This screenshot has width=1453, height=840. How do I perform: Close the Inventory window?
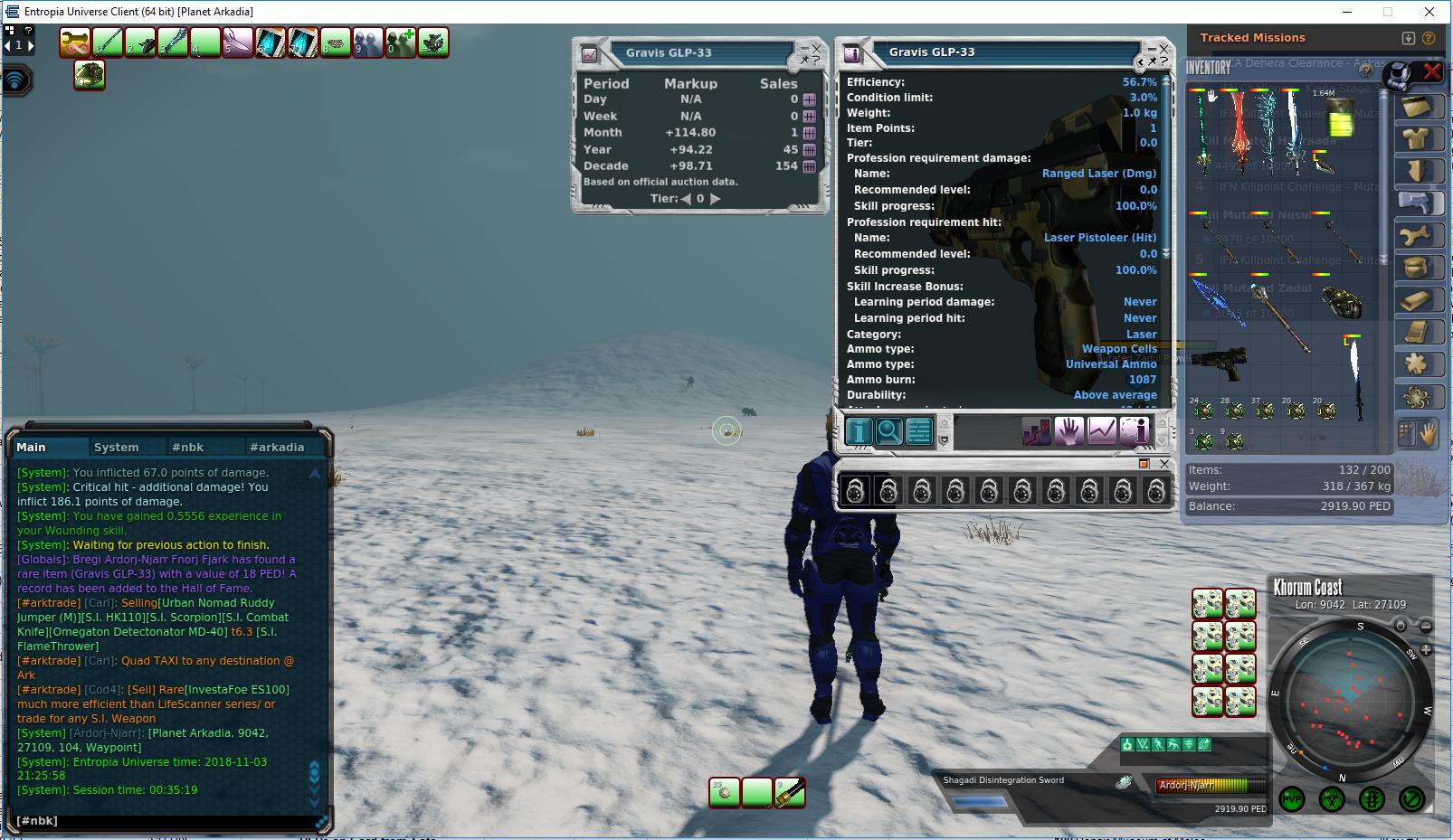click(x=1431, y=71)
